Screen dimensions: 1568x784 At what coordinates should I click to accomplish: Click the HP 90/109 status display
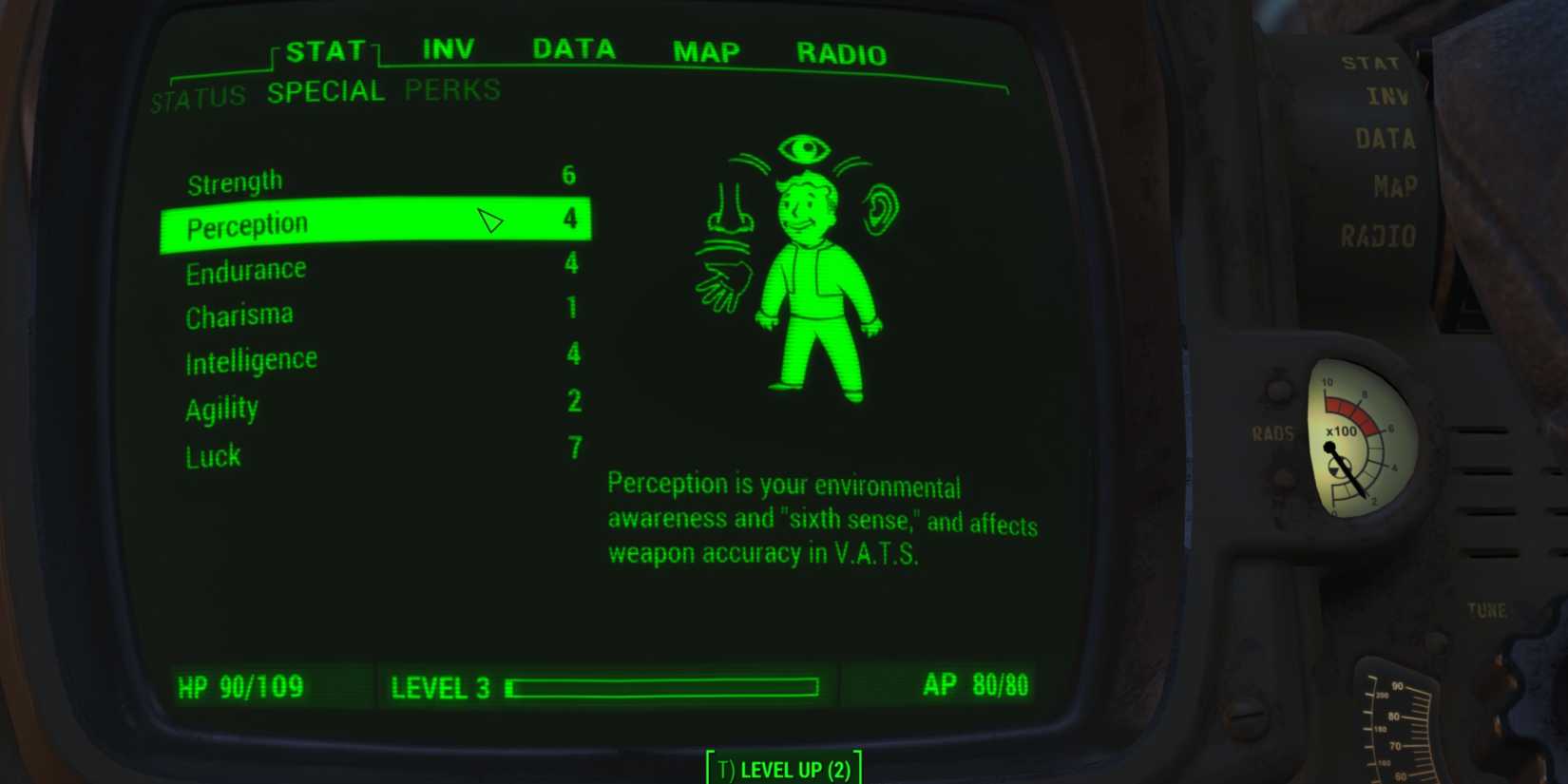[240, 684]
